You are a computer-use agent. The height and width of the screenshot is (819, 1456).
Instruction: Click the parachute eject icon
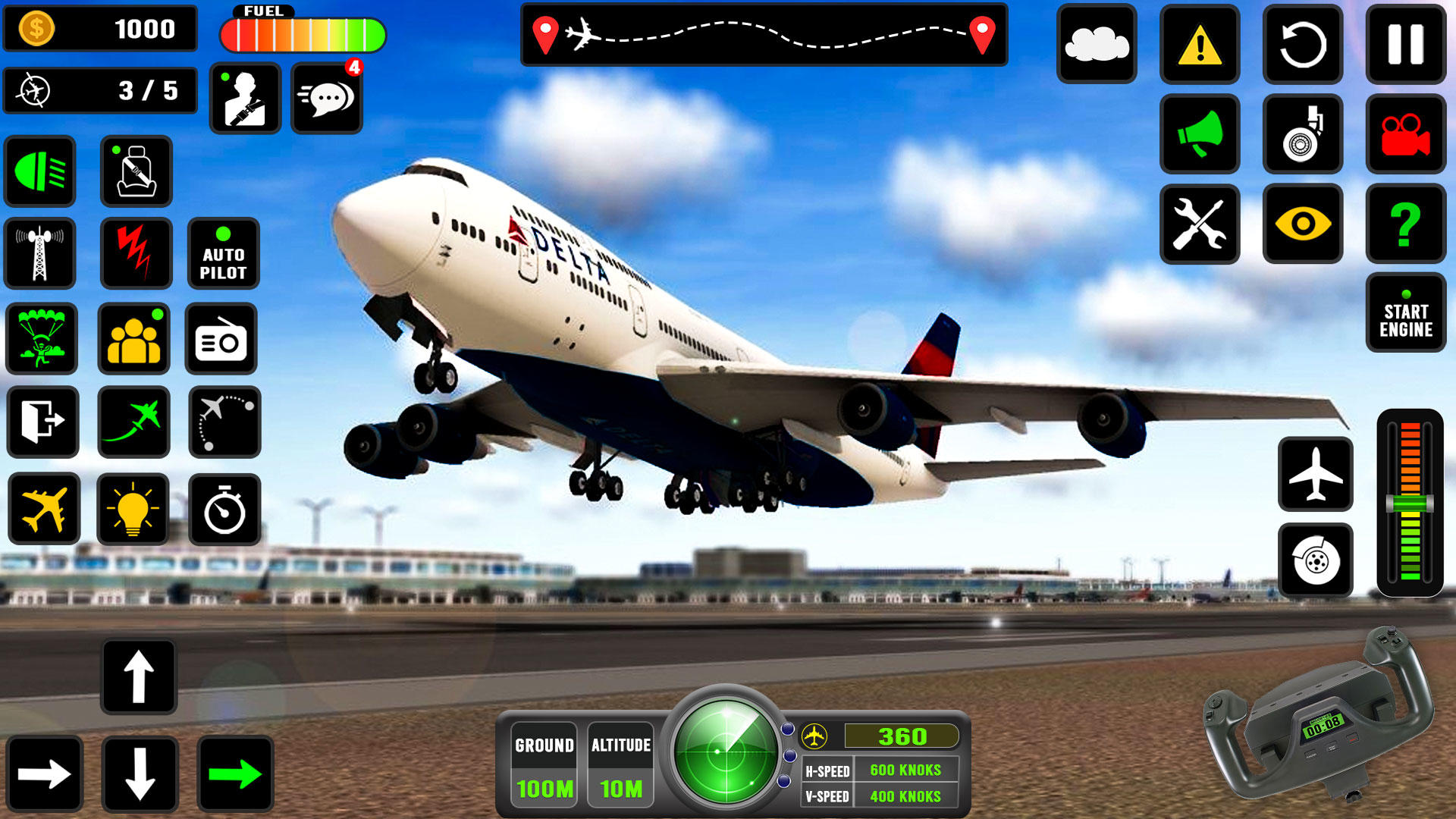(42, 340)
